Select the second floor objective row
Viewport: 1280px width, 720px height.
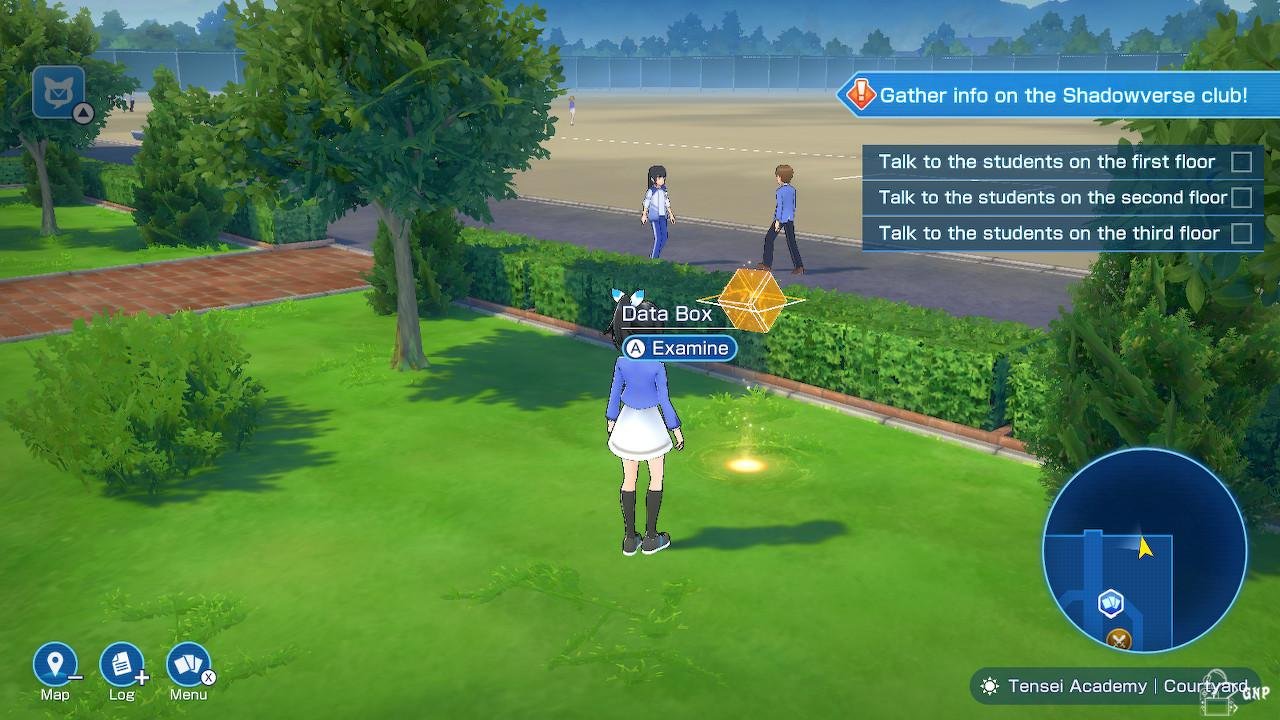point(1062,198)
